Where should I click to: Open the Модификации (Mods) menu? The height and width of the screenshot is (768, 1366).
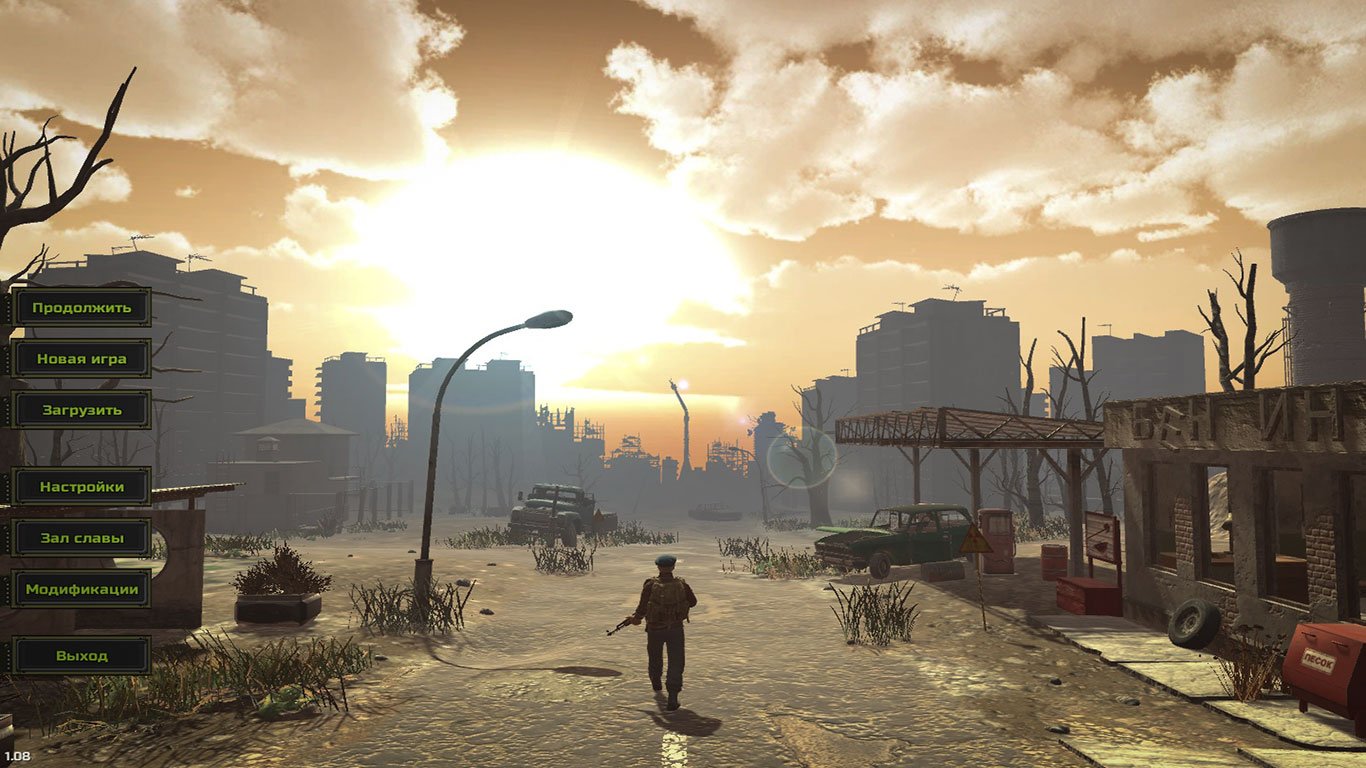coord(81,589)
